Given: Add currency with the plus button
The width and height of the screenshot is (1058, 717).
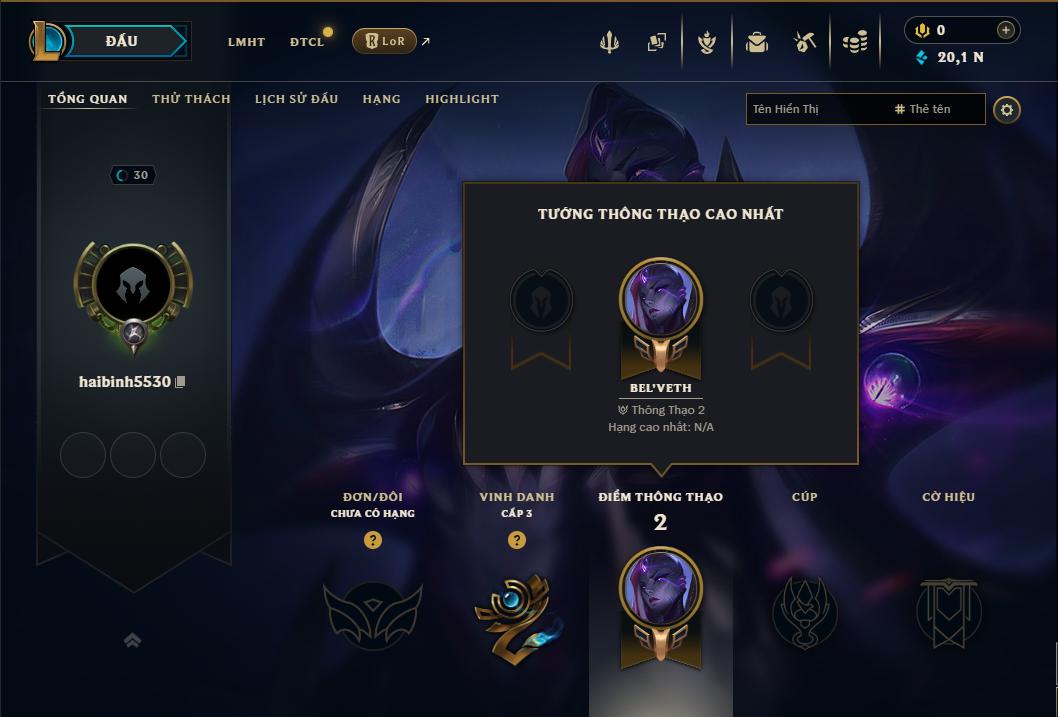Looking at the screenshot, I should 1006,30.
